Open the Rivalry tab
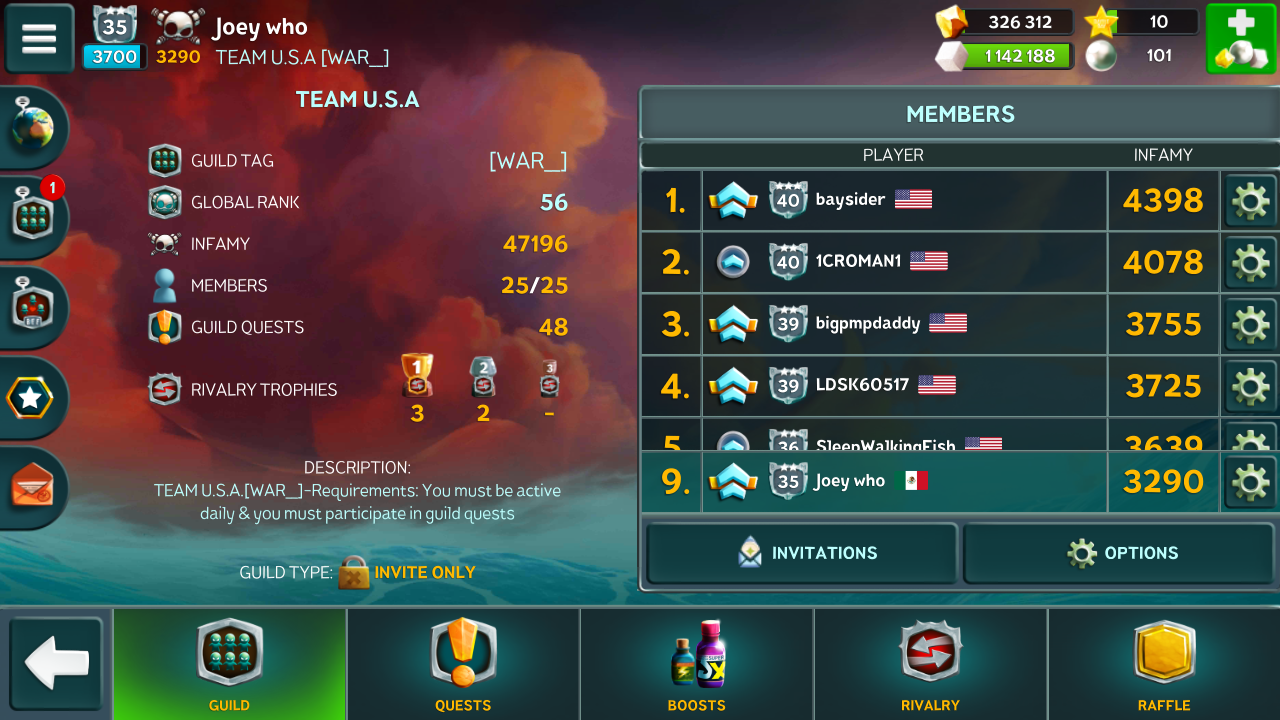Viewport: 1280px width, 720px height. (930, 664)
